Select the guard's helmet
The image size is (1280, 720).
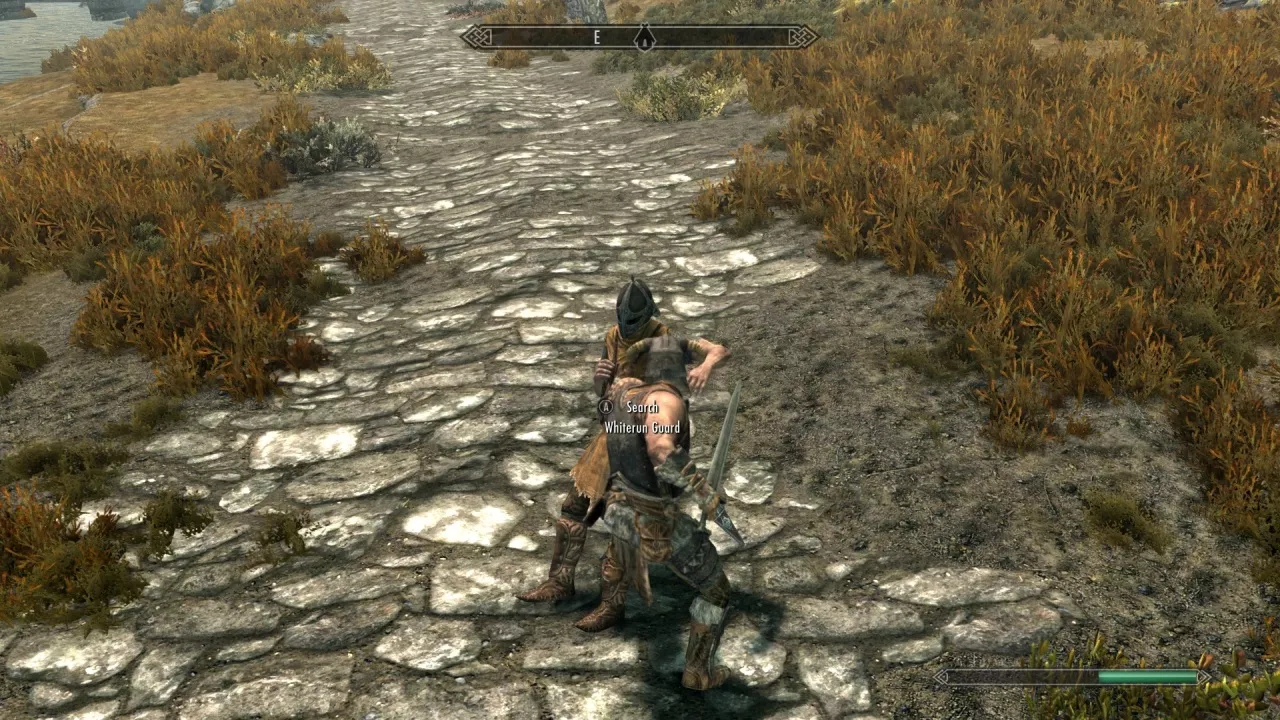633,310
